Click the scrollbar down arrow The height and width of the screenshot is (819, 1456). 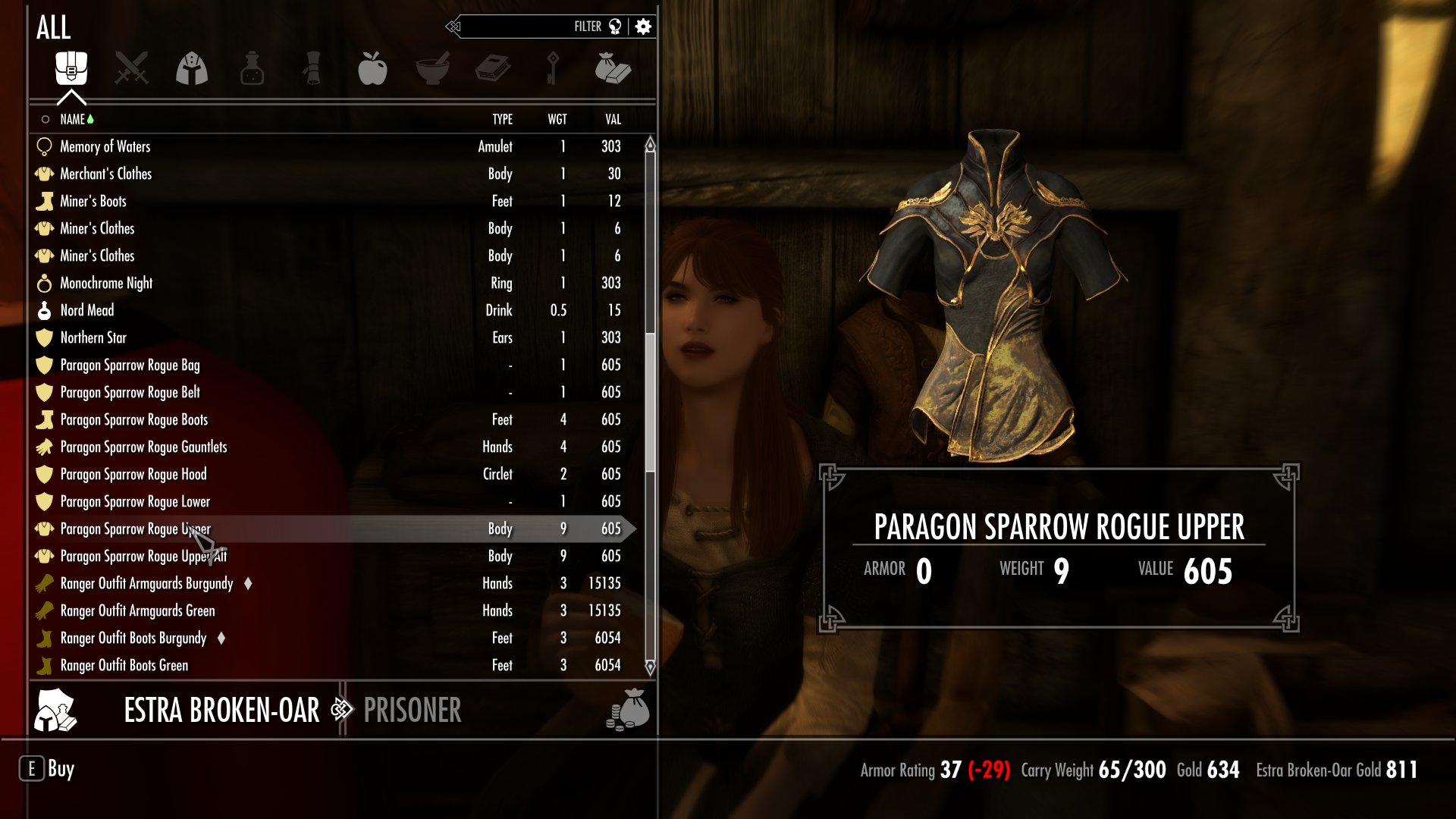click(x=649, y=669)
